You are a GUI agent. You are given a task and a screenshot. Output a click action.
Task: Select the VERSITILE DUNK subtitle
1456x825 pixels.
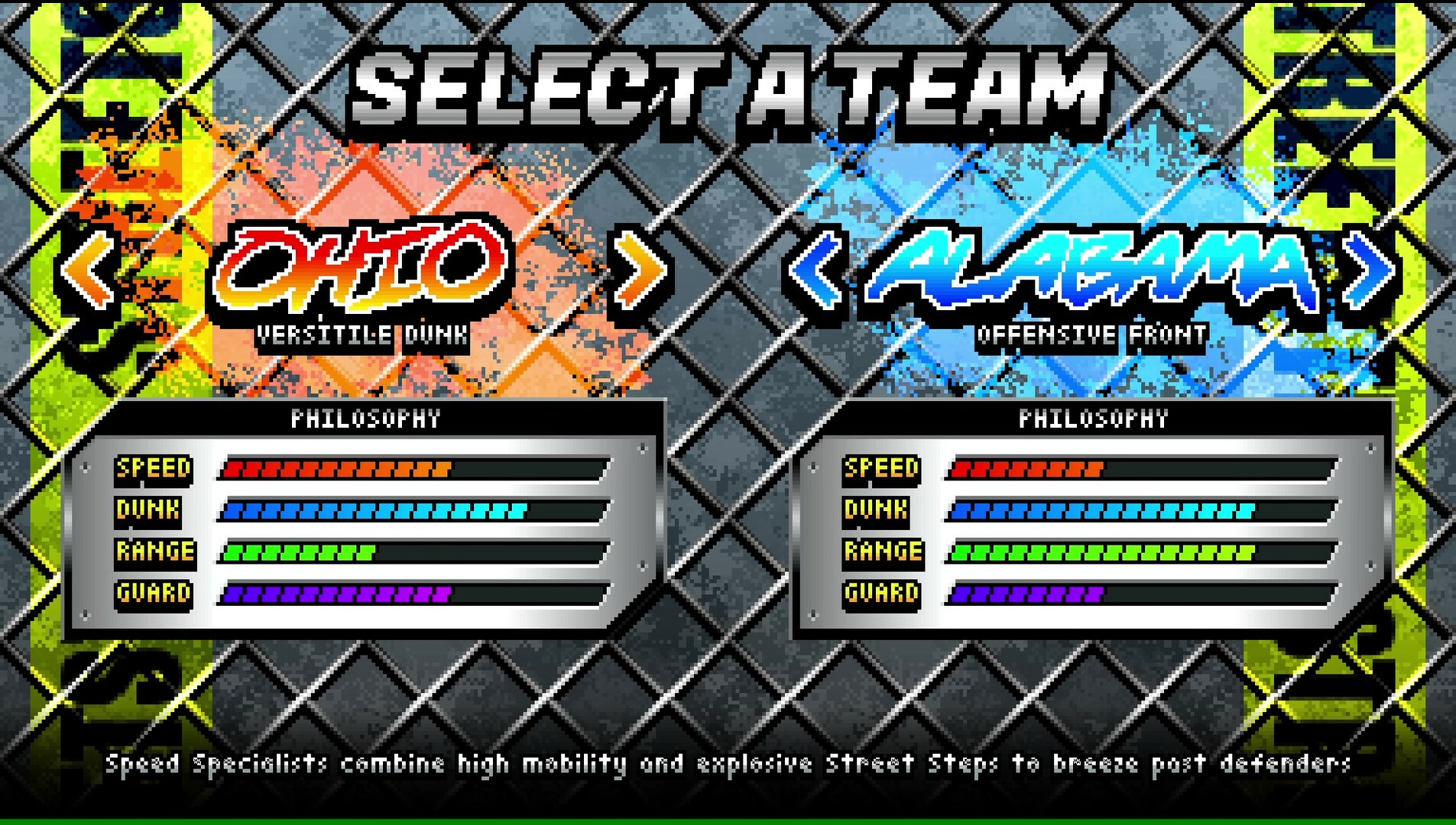[363, 334]
